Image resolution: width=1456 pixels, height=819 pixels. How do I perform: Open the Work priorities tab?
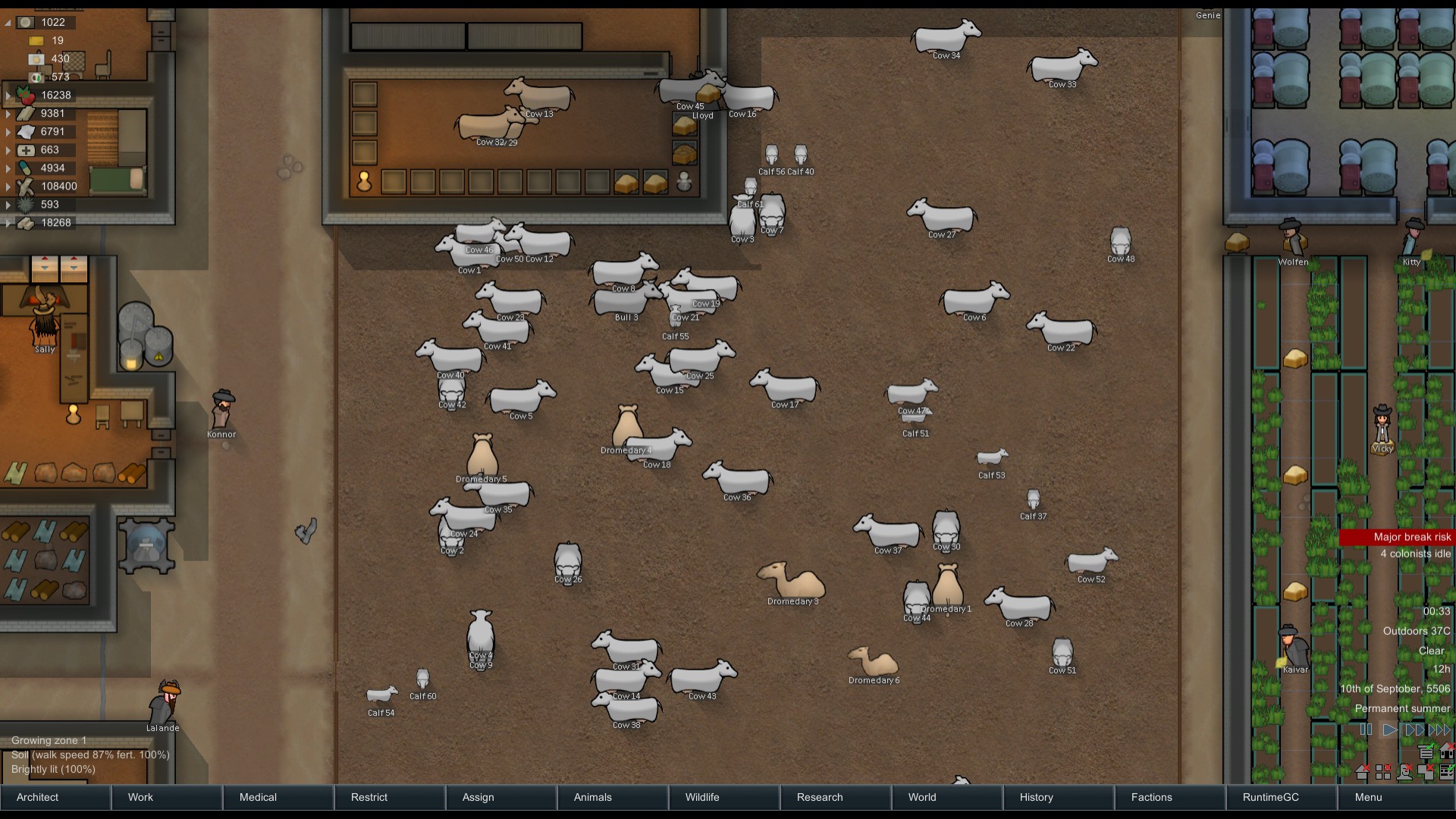167,797
